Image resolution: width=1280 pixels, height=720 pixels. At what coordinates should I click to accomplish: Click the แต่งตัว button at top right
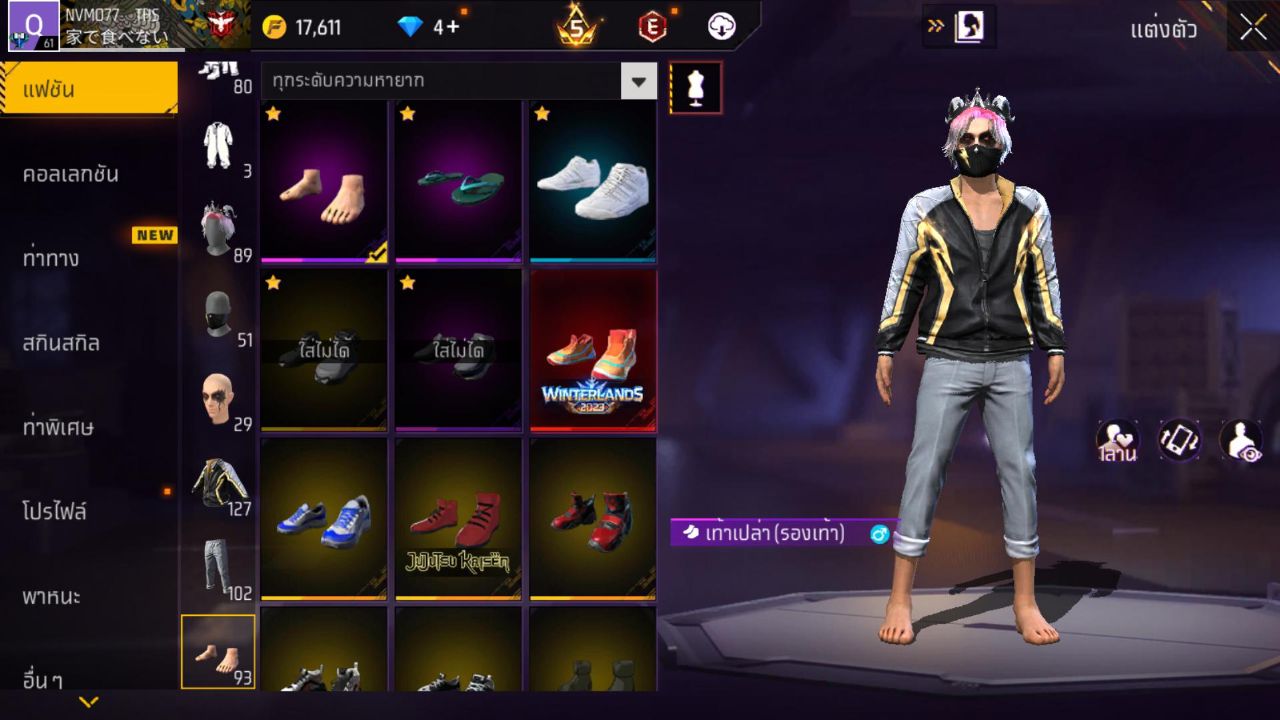point(1164,30)
